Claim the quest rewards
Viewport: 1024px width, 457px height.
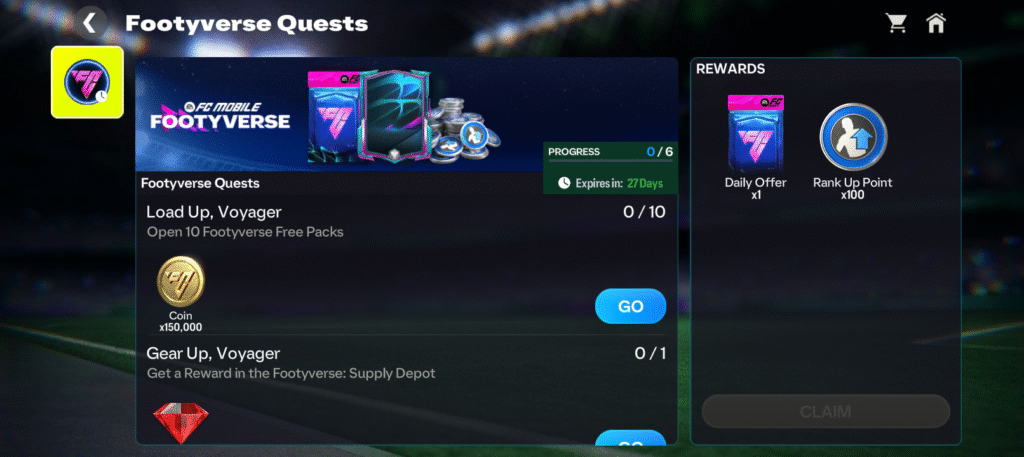pyautogui.click(x=825, y=411)
